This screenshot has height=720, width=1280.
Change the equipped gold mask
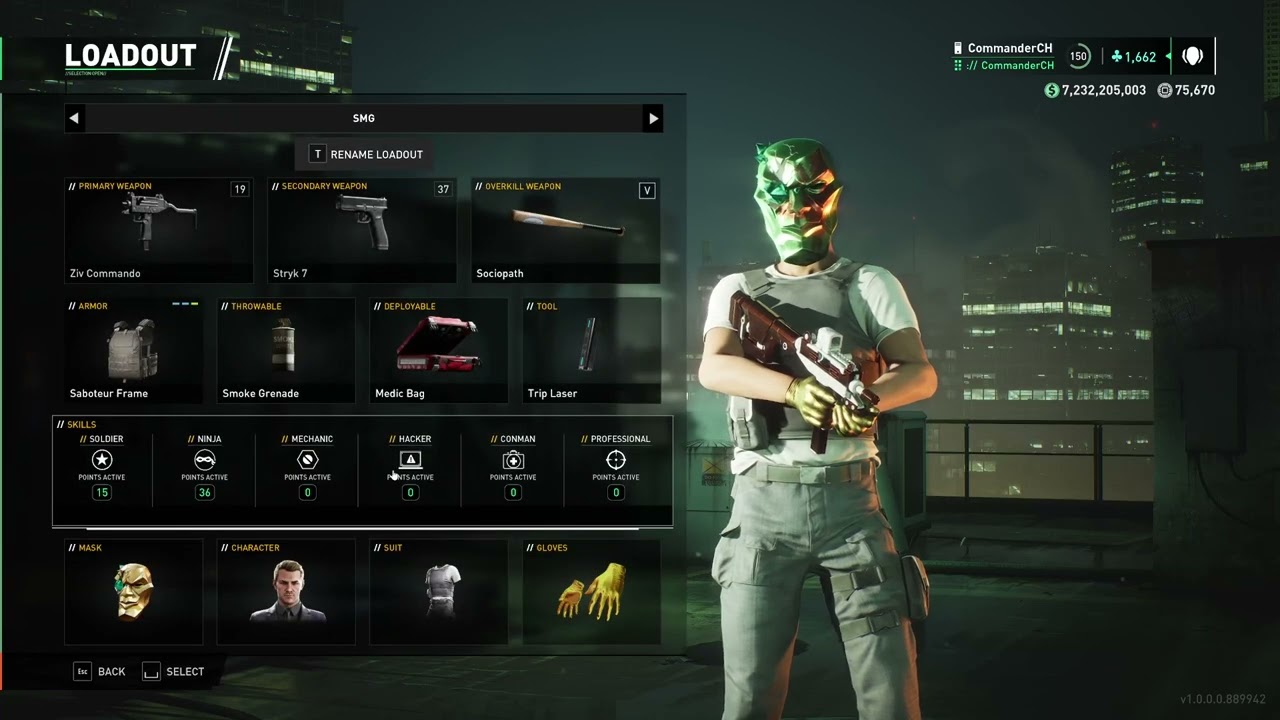point(134,592)
